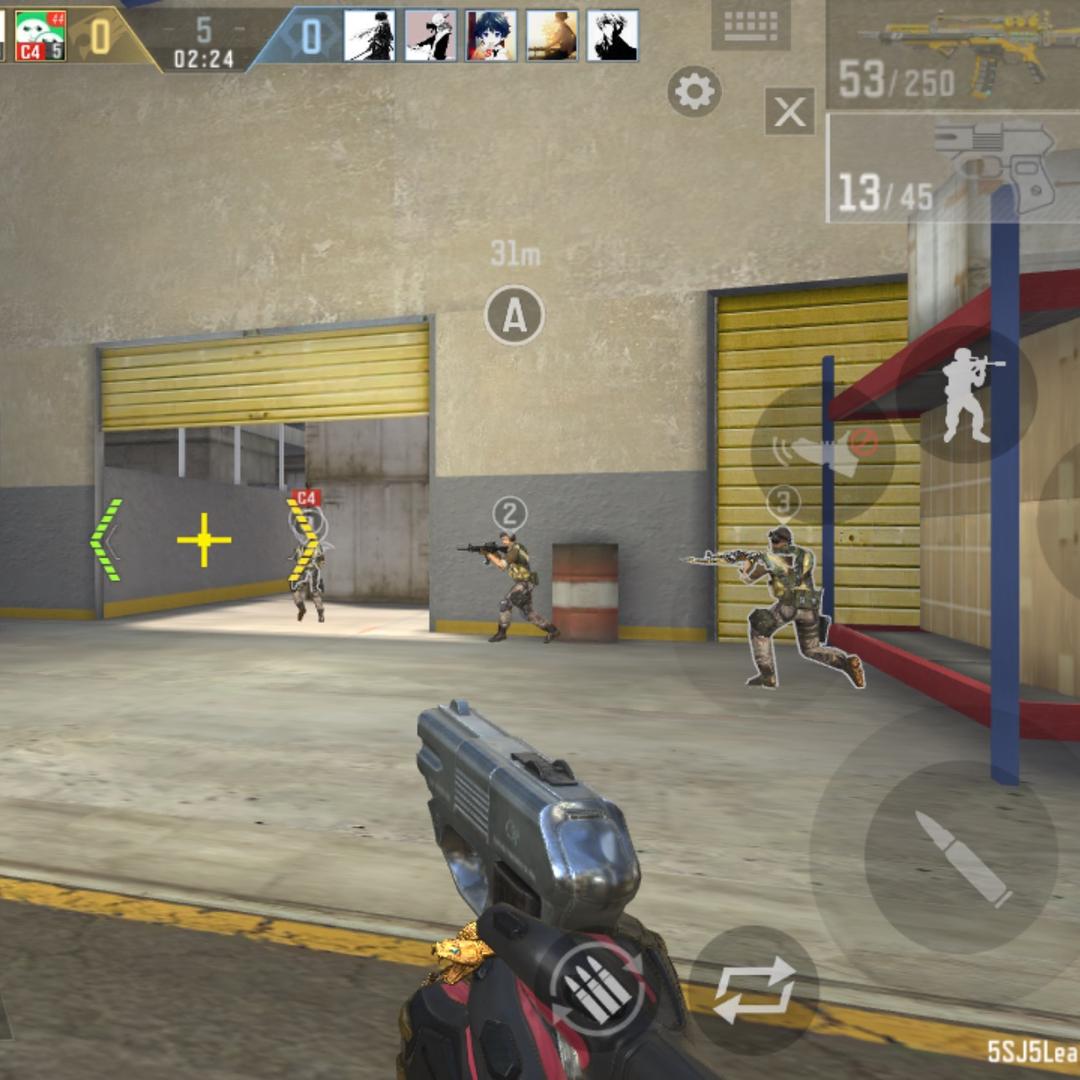Reload using the bullets reload button

coord(596,987)
